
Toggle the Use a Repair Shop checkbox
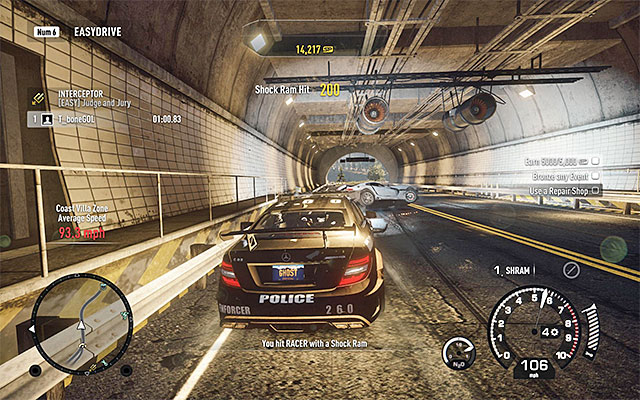597,190
